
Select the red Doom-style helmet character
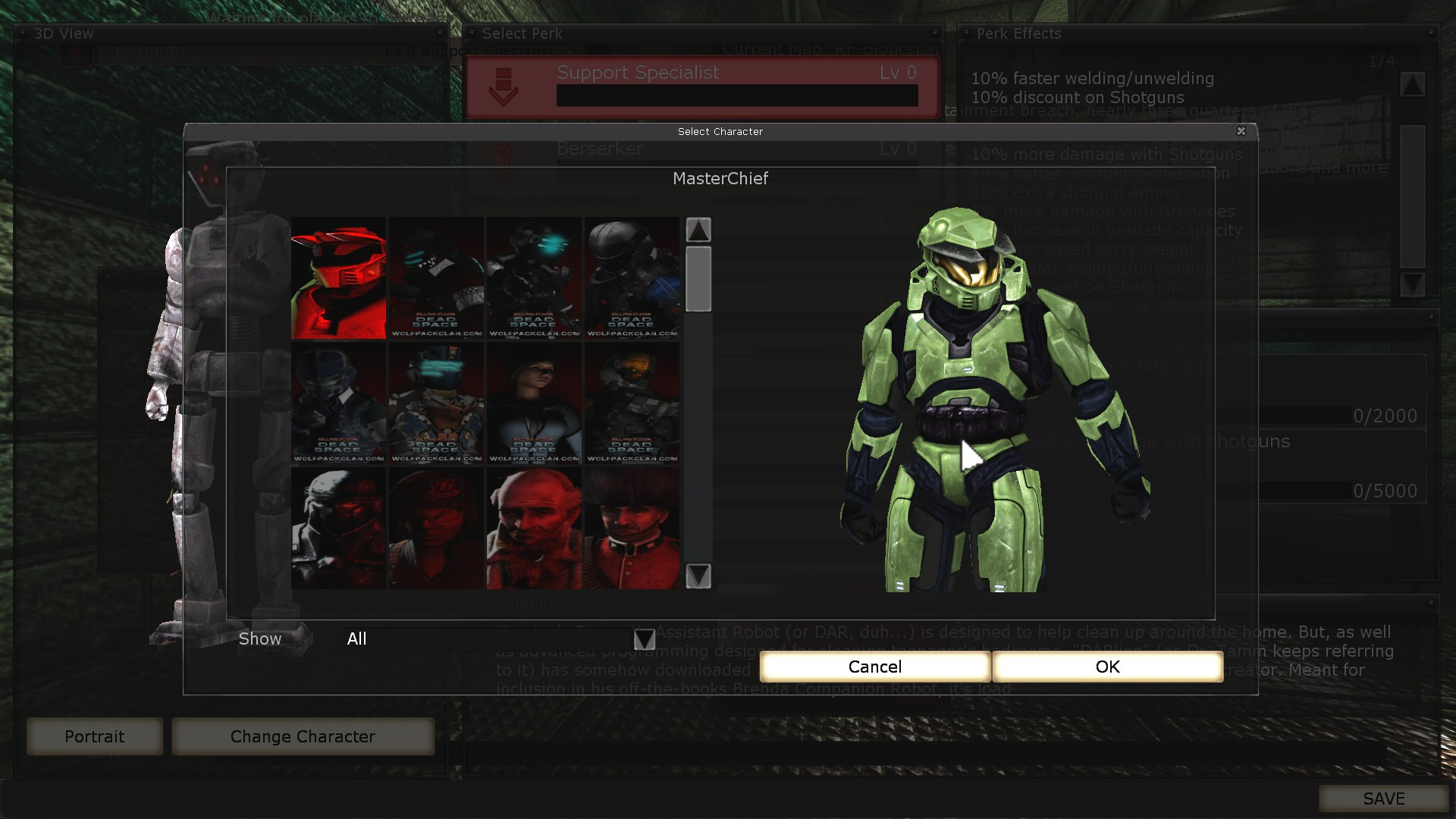click(x=337, y=277)
